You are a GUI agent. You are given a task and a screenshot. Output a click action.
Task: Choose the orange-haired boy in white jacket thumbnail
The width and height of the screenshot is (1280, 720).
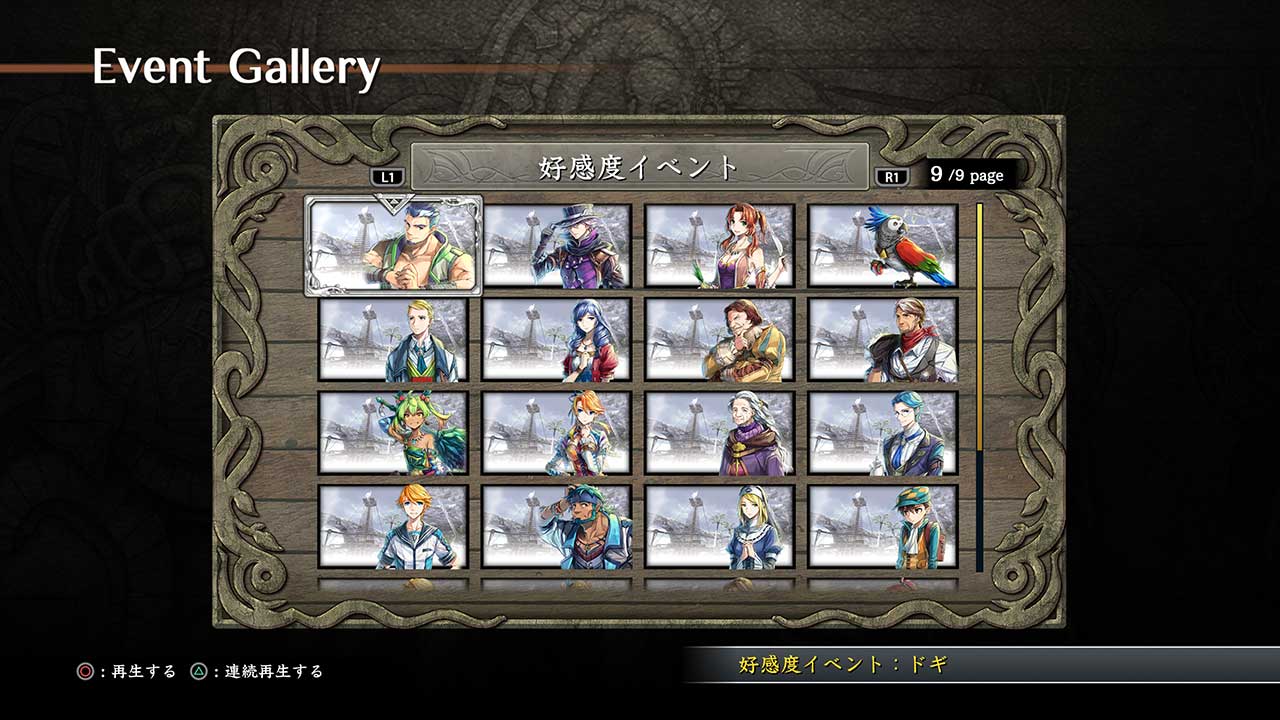(x=393, y=526)
